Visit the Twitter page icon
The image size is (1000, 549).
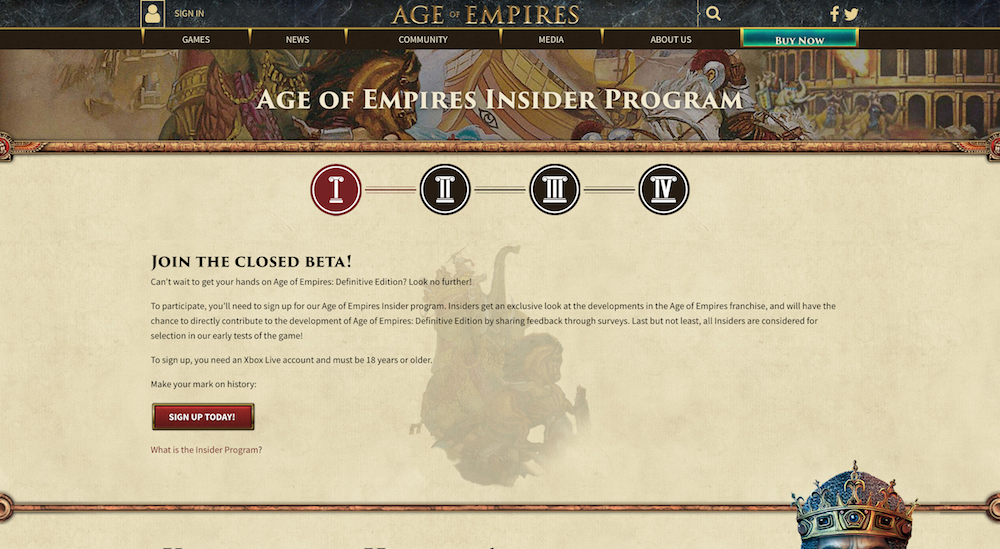pos(851,14)
